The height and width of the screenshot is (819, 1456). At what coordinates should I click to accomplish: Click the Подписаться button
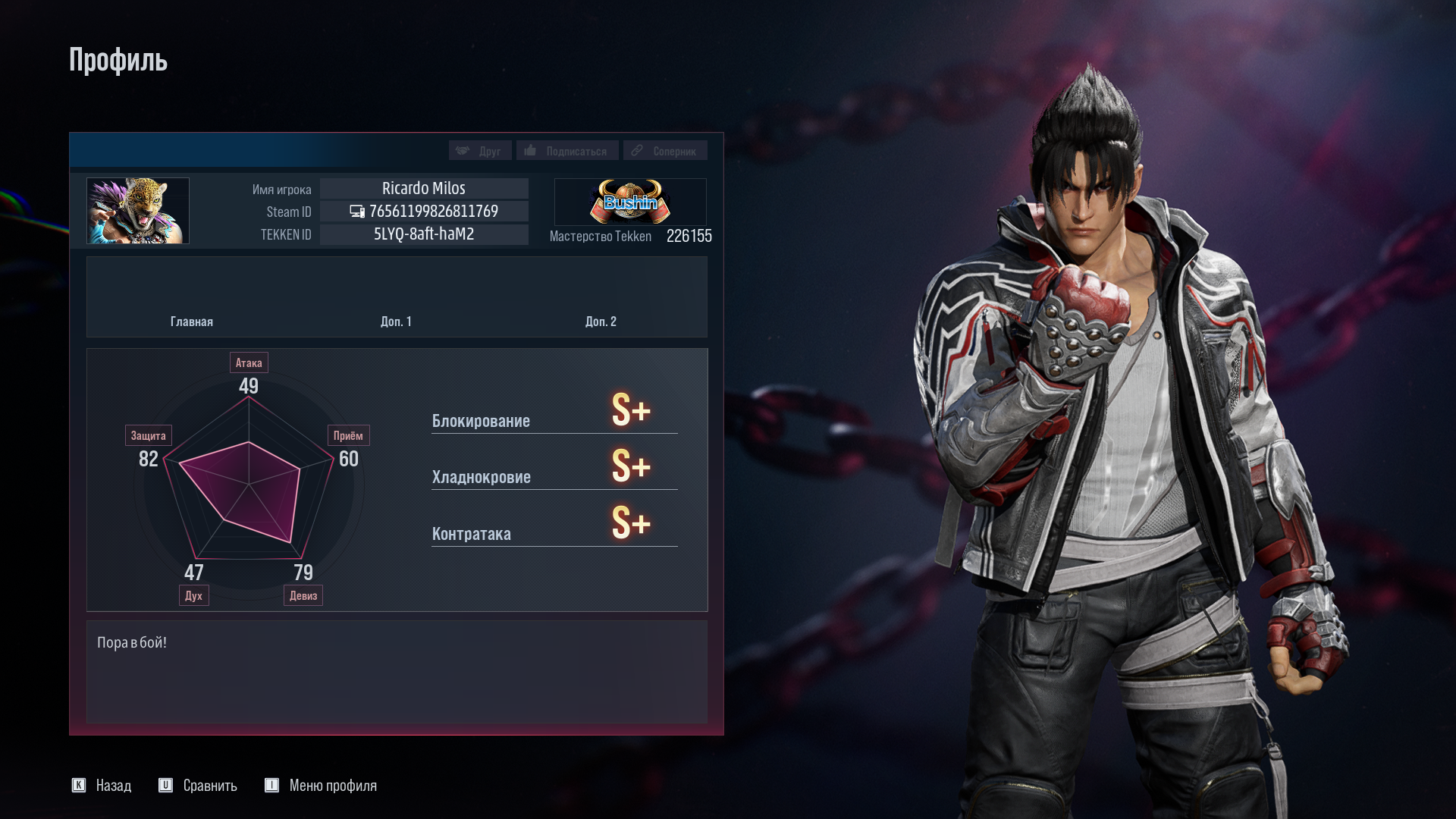pyautogui.click(x=566, y=150)
